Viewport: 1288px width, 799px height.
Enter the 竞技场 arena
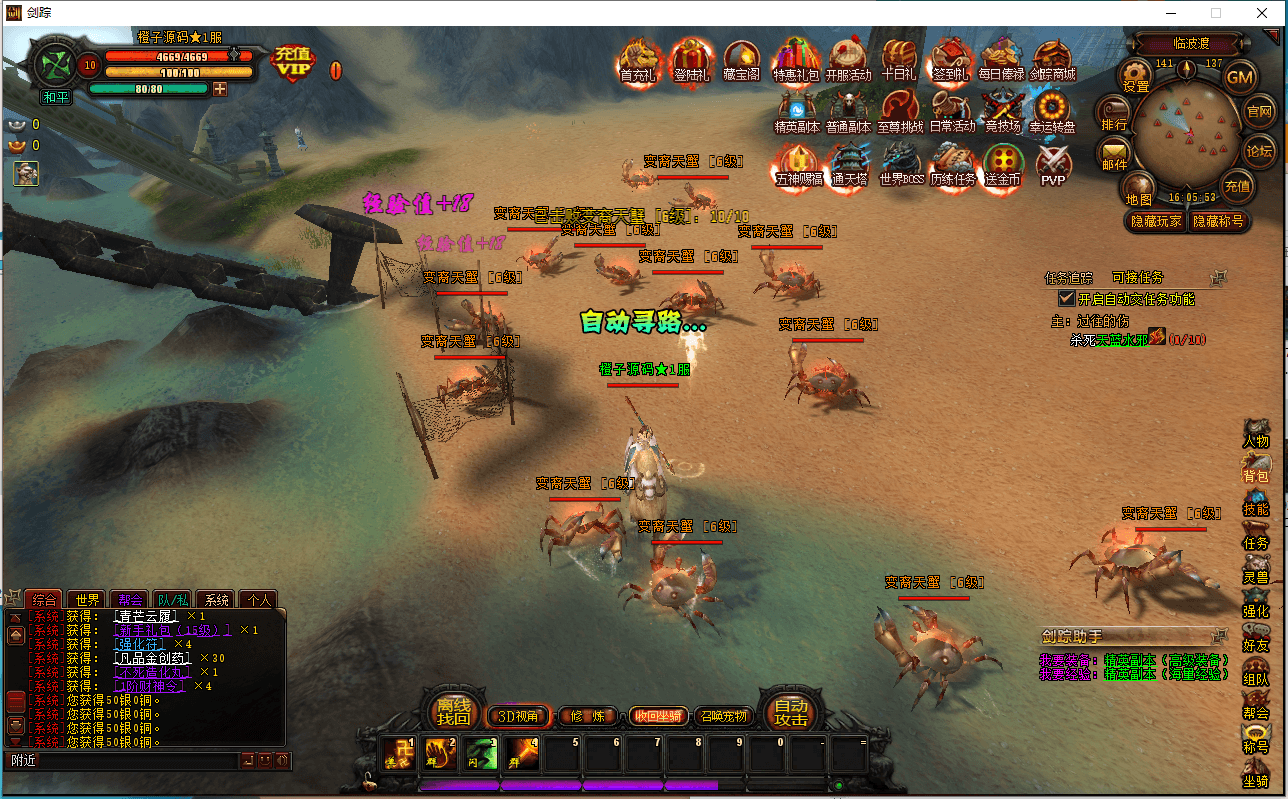[1001, 111]
